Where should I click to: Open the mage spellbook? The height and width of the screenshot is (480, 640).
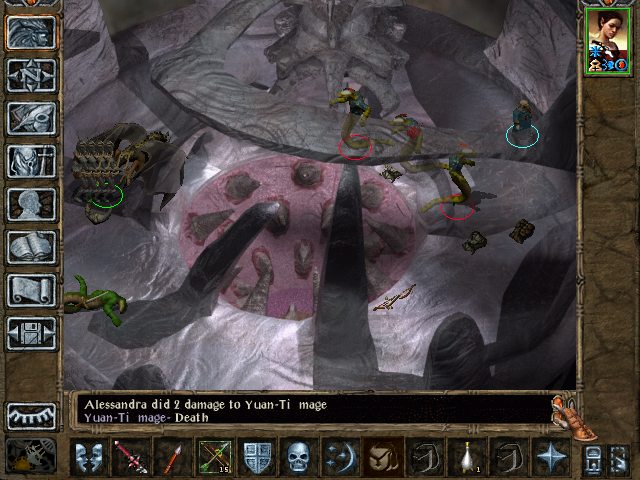pos(31,247)
